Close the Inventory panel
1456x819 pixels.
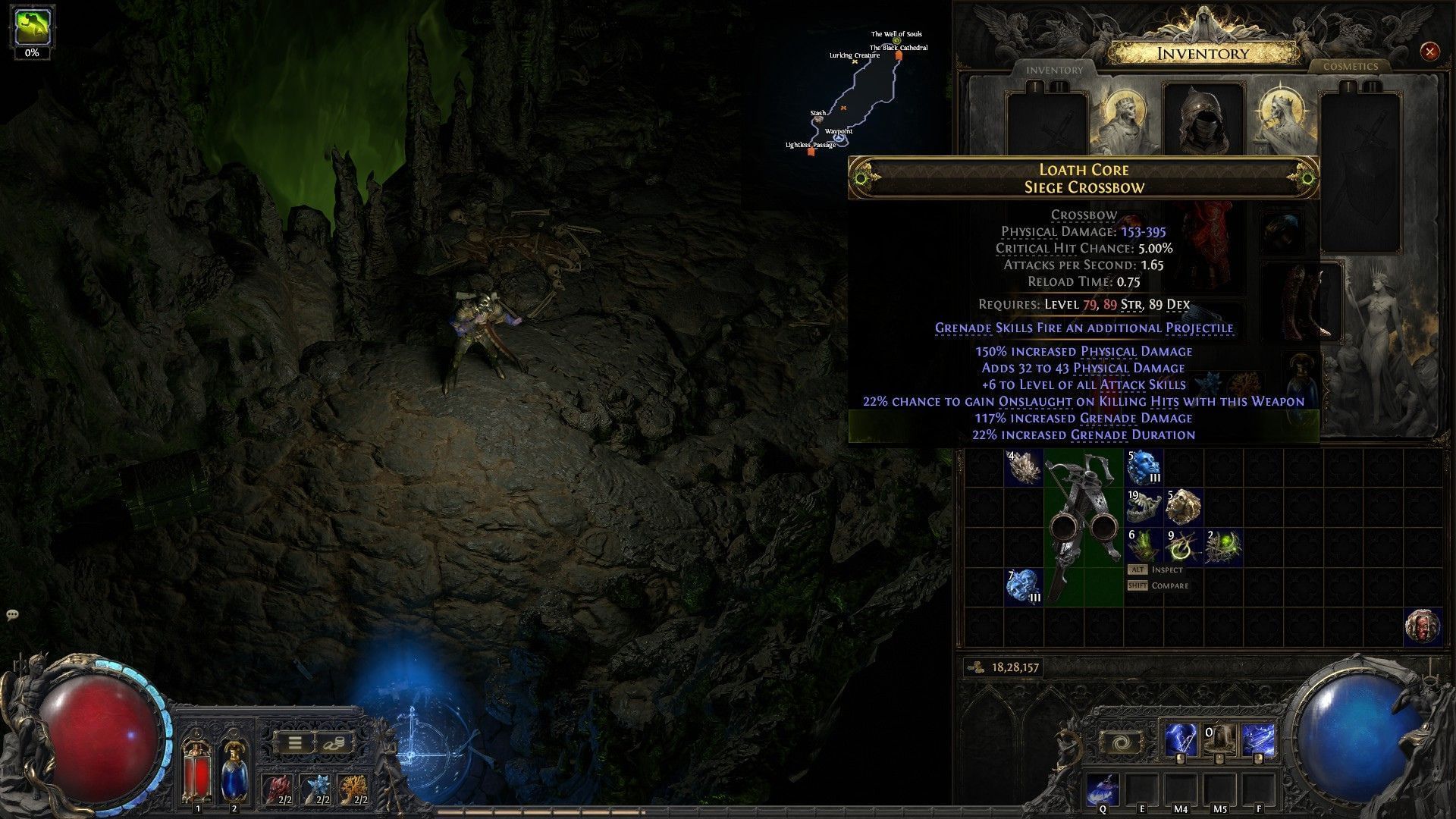[x=1429, y=52]
